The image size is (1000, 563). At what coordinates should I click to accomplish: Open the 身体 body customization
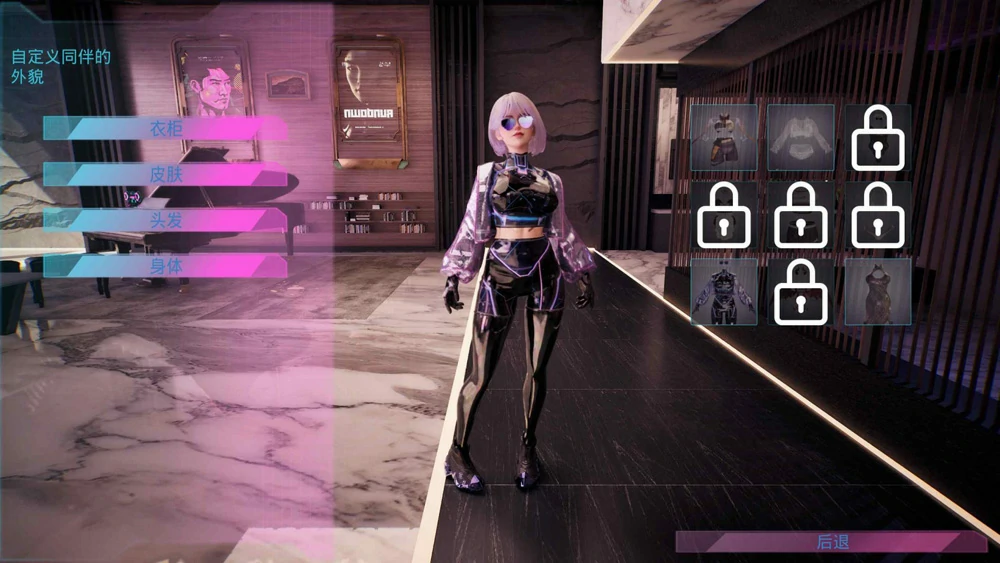pyautogui.click(x=166, y=266)
